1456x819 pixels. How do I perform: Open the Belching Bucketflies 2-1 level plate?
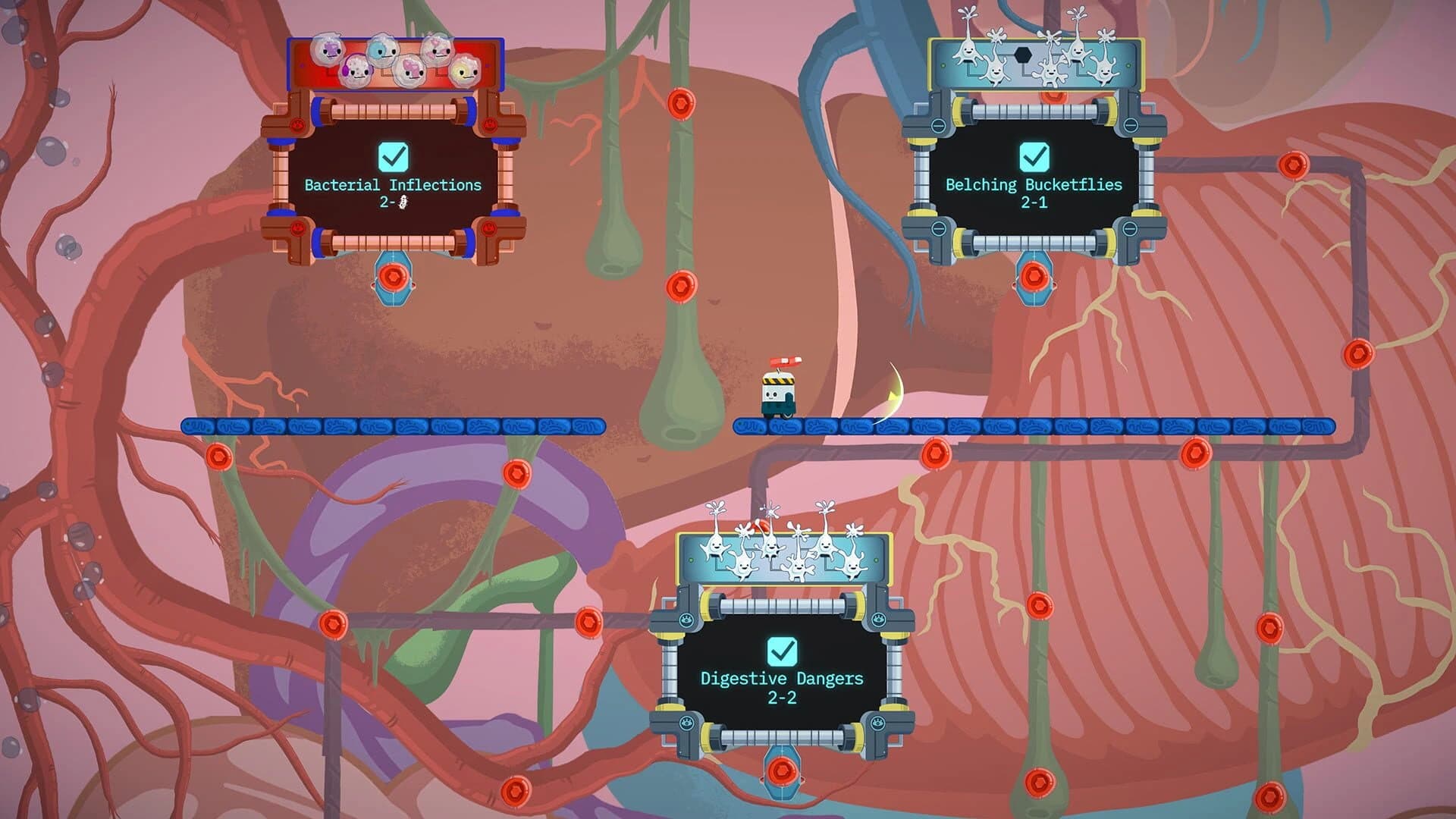click(x=1035, y=190)
